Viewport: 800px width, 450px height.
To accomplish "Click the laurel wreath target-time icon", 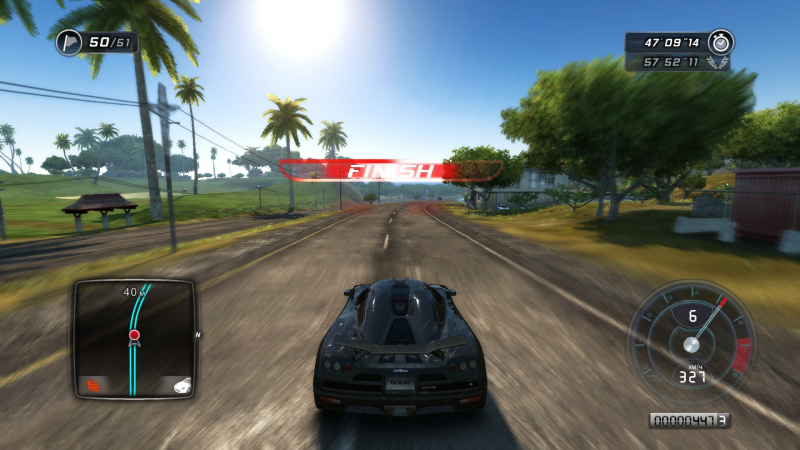I will pyautogui.click(x=718, y=62).
